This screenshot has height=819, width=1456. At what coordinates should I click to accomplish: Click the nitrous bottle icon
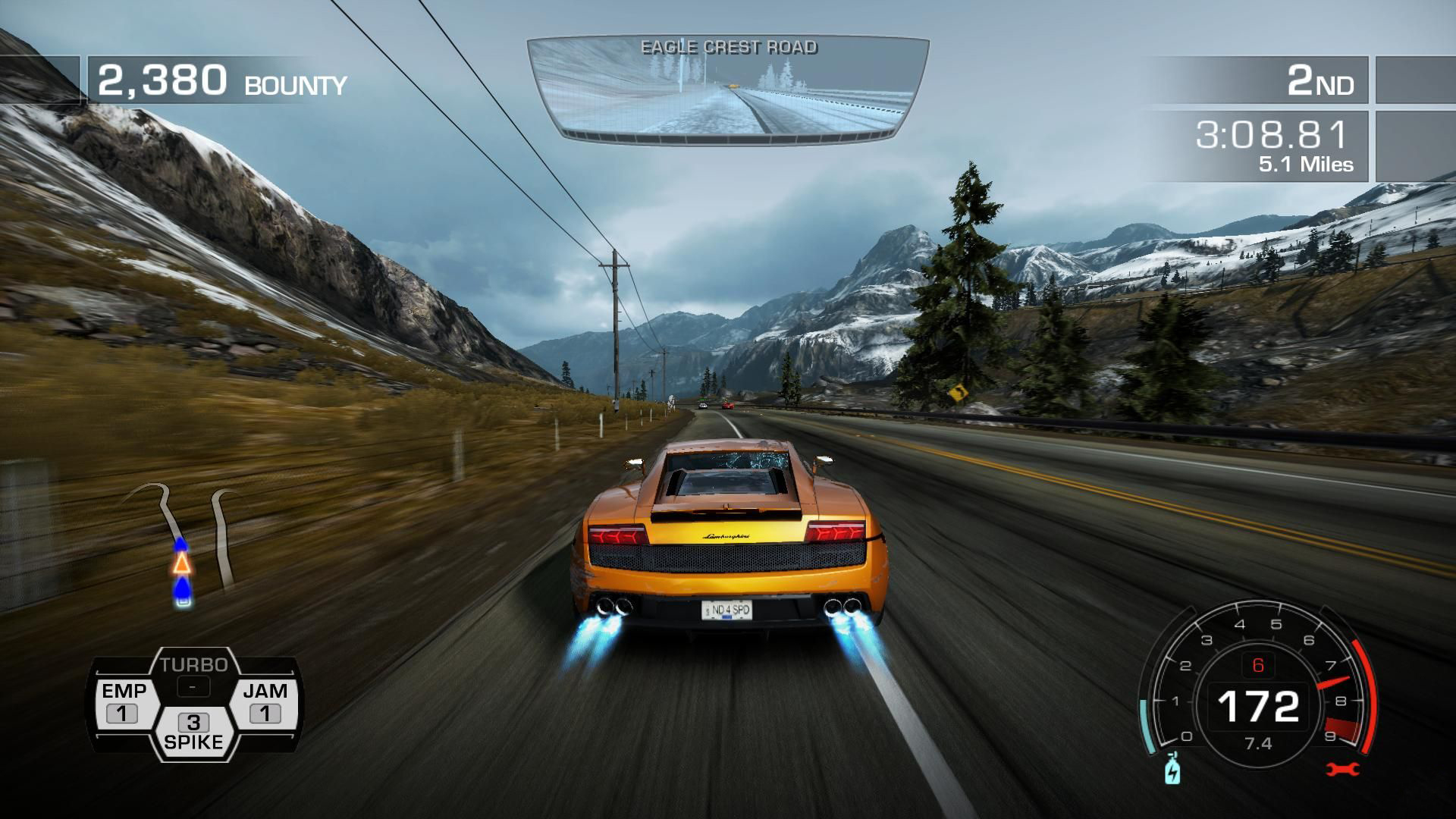1172,770
